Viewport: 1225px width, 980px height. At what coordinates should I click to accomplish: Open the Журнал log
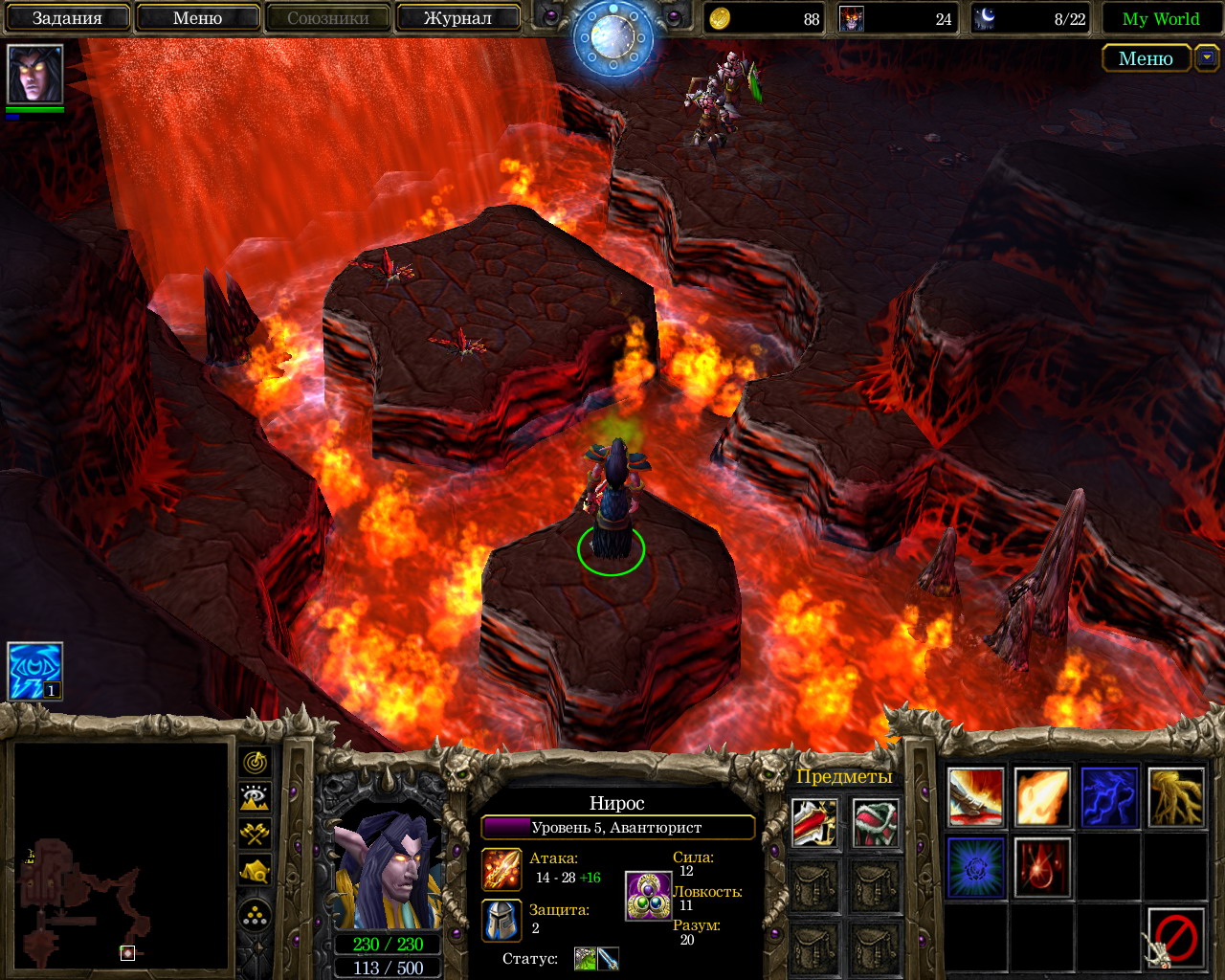coord(457,18)
